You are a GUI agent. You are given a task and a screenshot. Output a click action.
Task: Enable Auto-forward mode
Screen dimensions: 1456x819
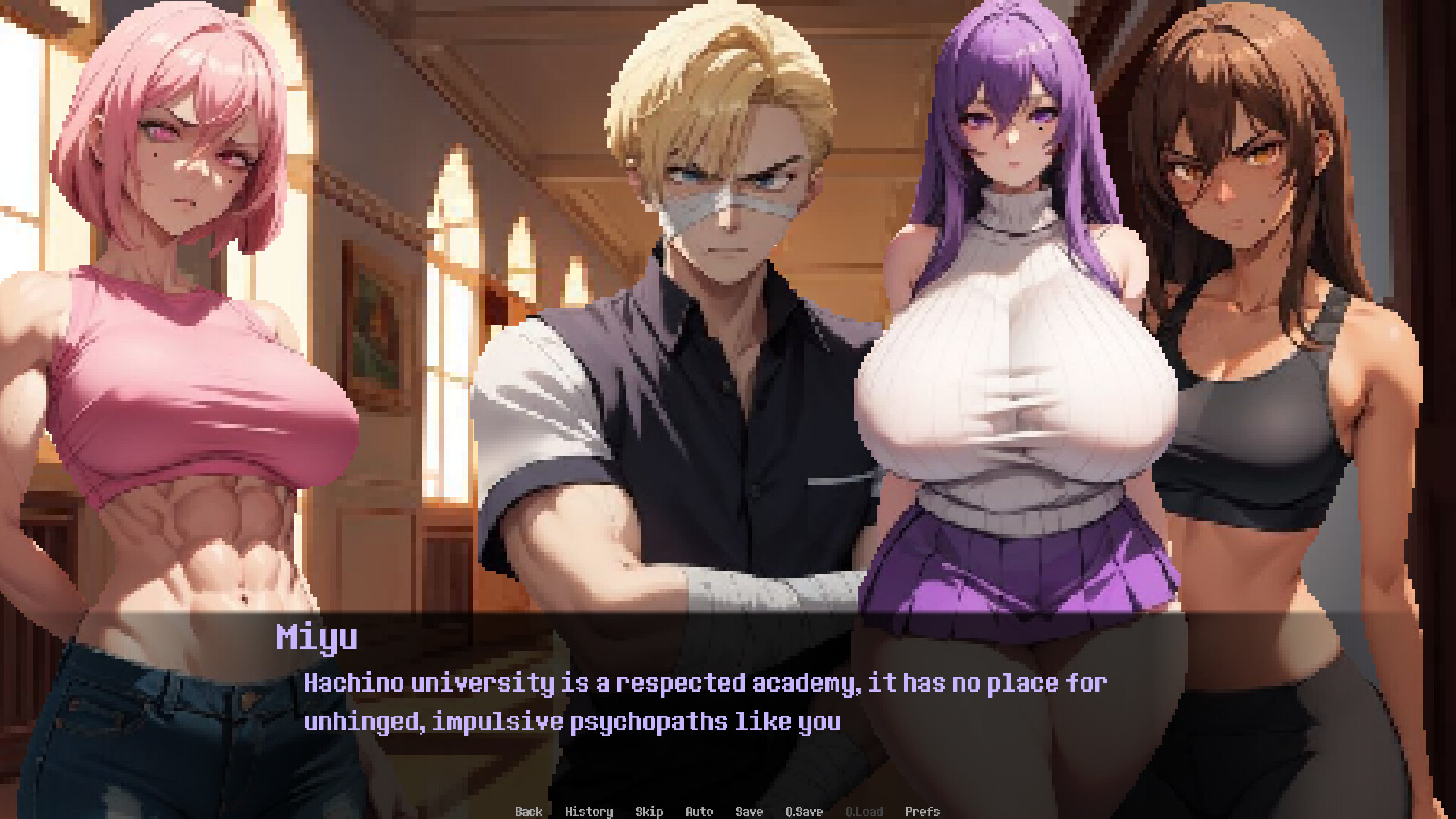click(698, 811)
